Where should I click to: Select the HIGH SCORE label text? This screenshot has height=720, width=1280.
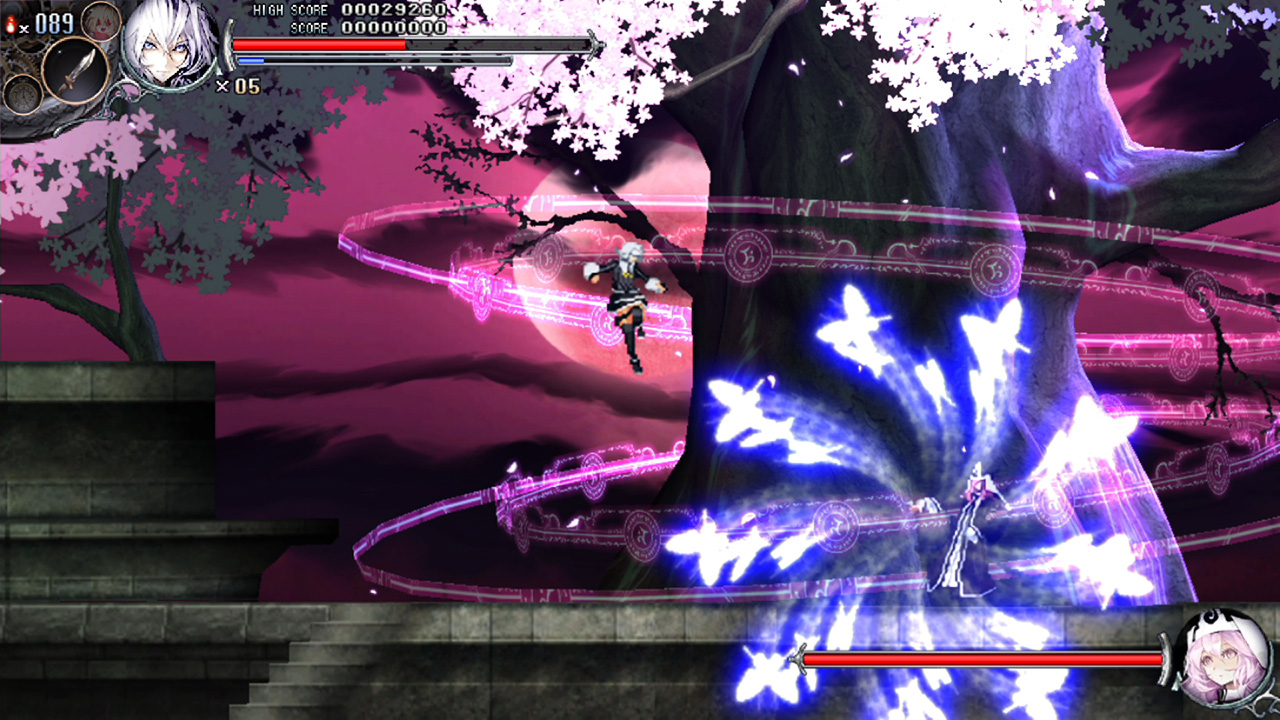[x=290, y=9]
